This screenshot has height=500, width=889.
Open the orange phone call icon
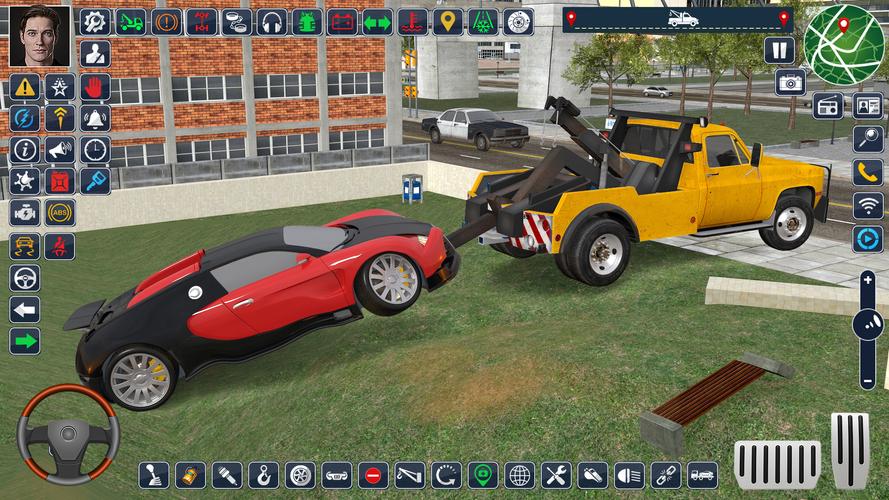pos(867,173)
